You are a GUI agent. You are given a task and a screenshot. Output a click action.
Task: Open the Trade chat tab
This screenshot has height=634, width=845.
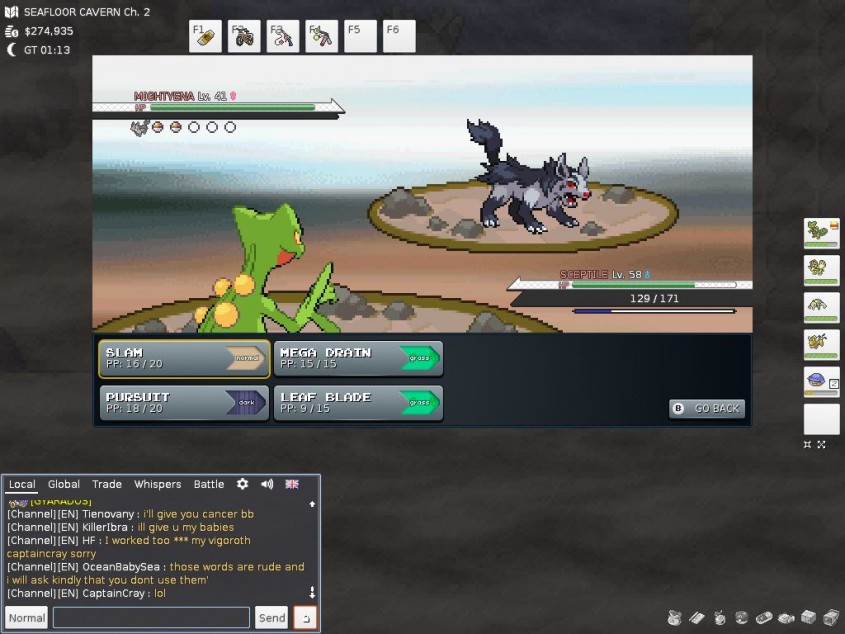point(107,484)
